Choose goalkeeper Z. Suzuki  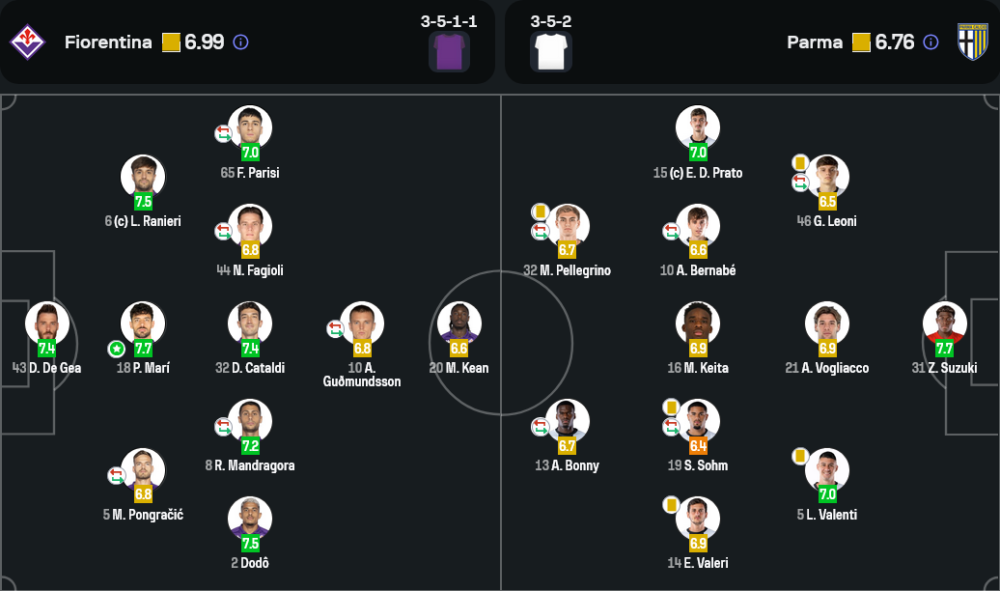tap(945, 324)
